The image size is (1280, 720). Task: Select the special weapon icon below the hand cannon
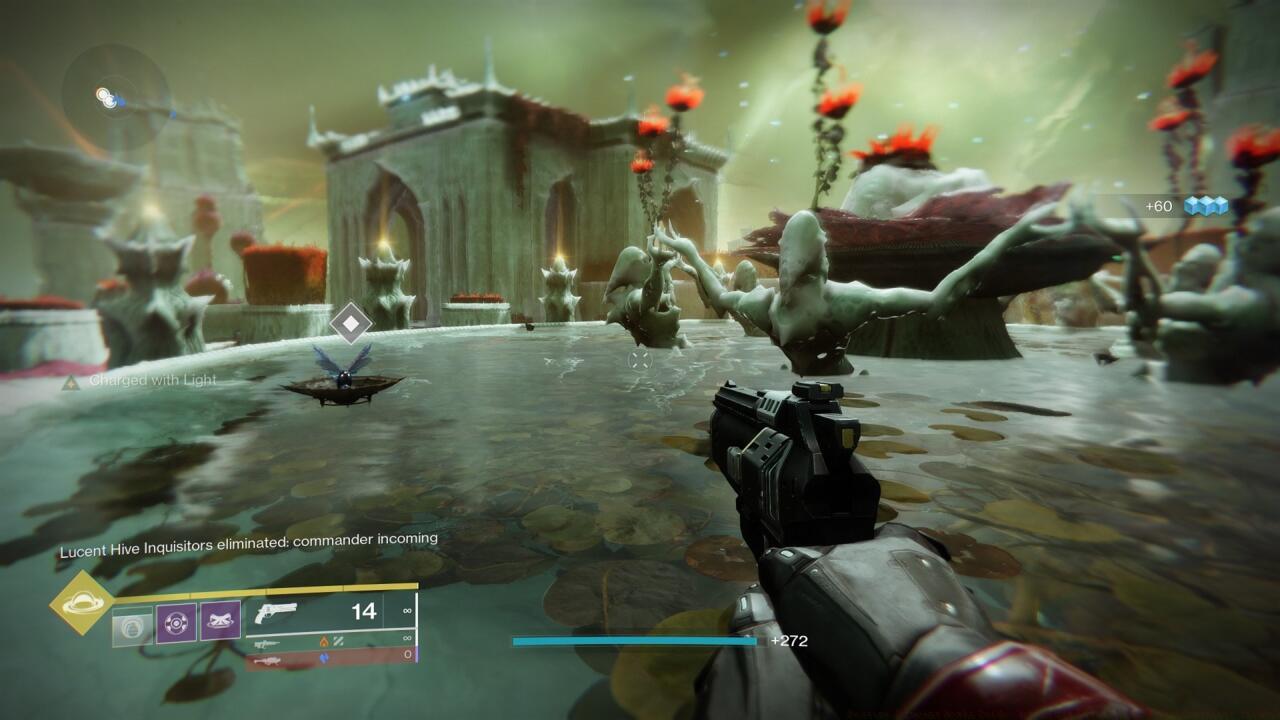[x=266, y=643]
